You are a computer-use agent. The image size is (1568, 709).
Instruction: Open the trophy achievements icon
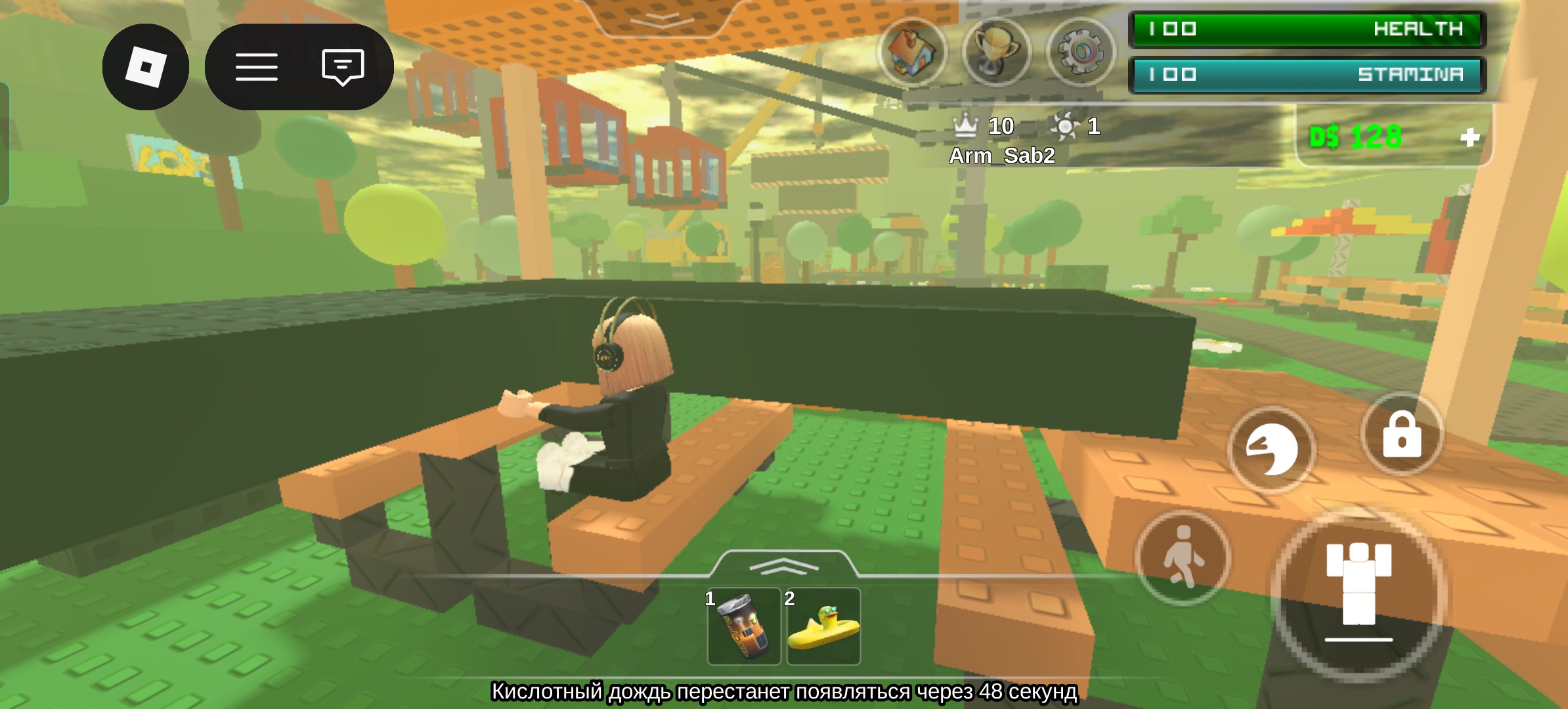[x=996, y=52]
